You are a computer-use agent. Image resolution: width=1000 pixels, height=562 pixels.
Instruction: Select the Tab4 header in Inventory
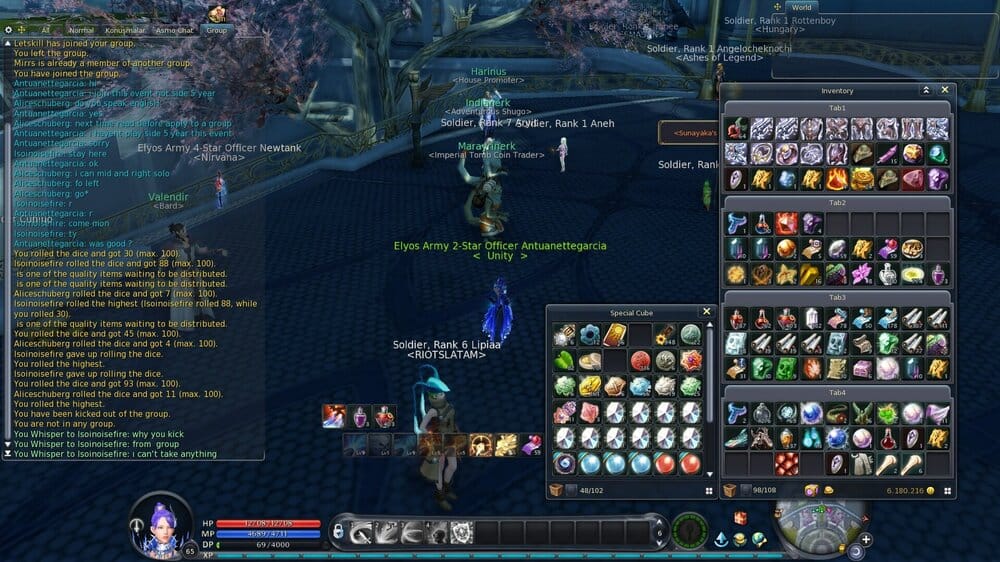837,392
